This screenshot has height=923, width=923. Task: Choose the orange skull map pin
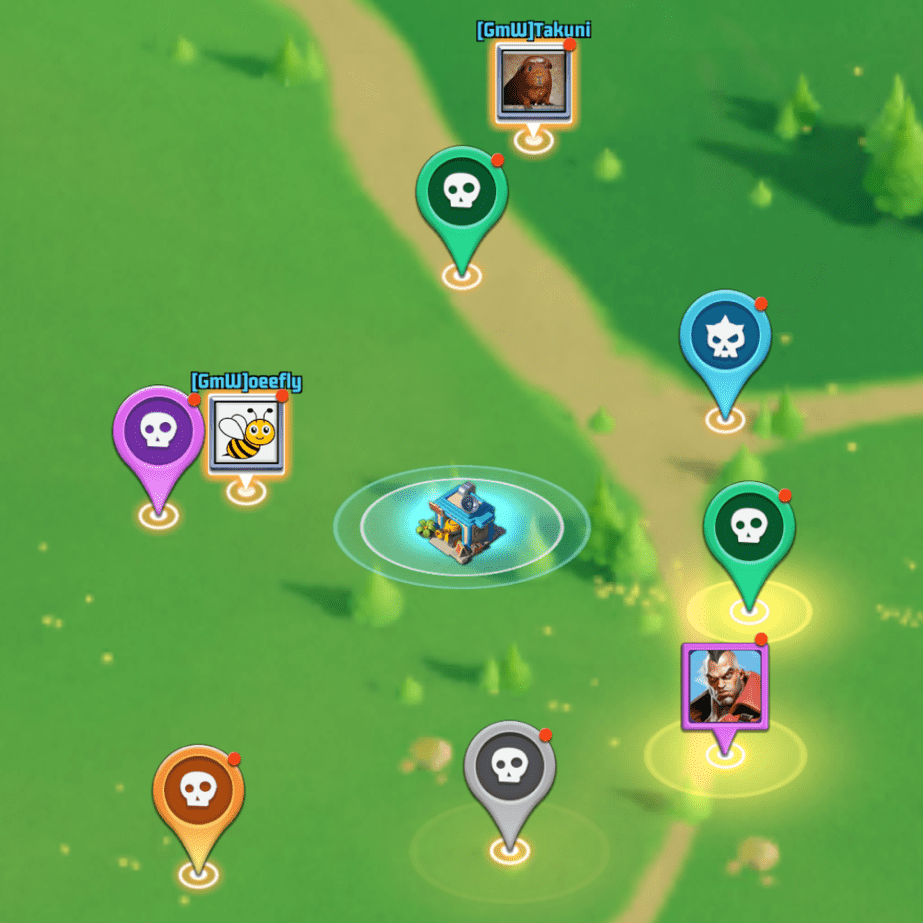pyautogui.click(x=198, y=792)
